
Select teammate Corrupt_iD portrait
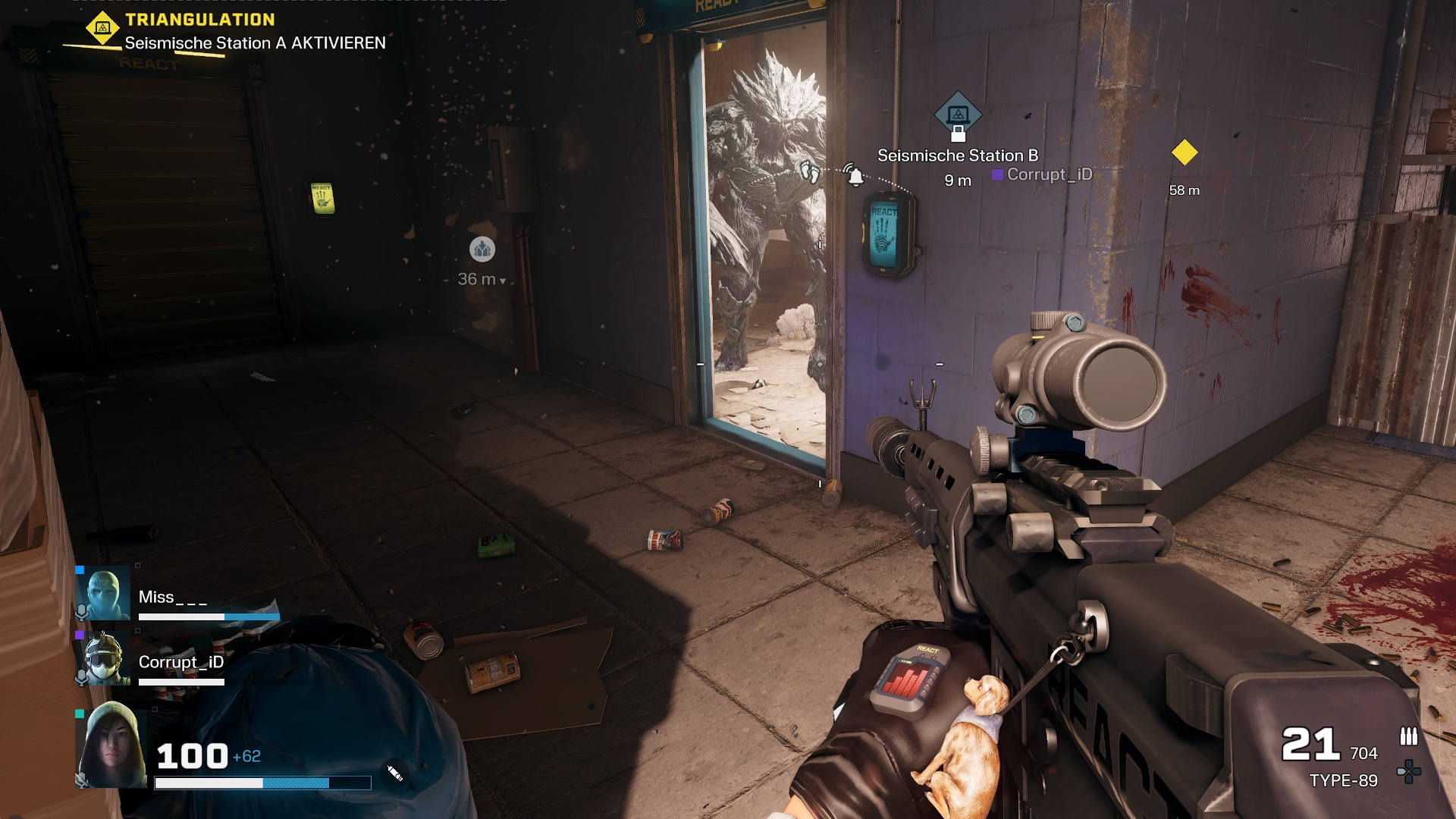click(x=103, y=659)
